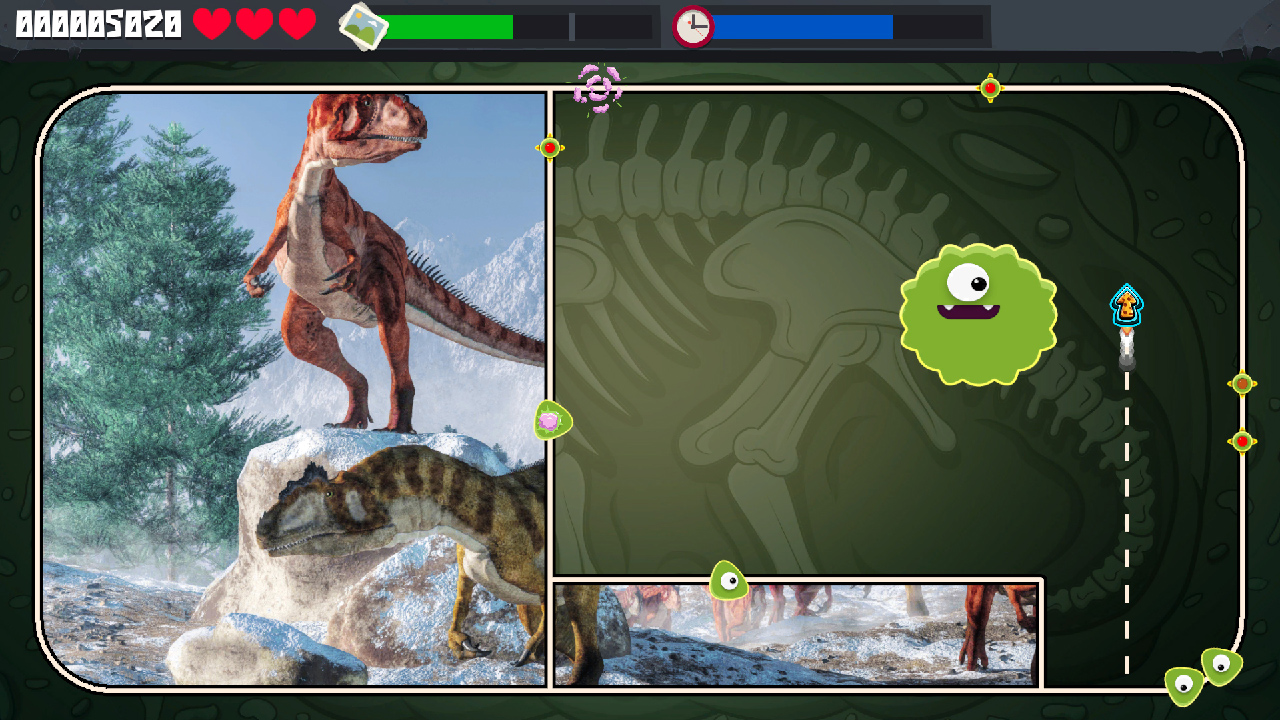Click the blue time remaining bar
Image resolution: width=1280 pixels, height=720 pixels.
[800, 27]
